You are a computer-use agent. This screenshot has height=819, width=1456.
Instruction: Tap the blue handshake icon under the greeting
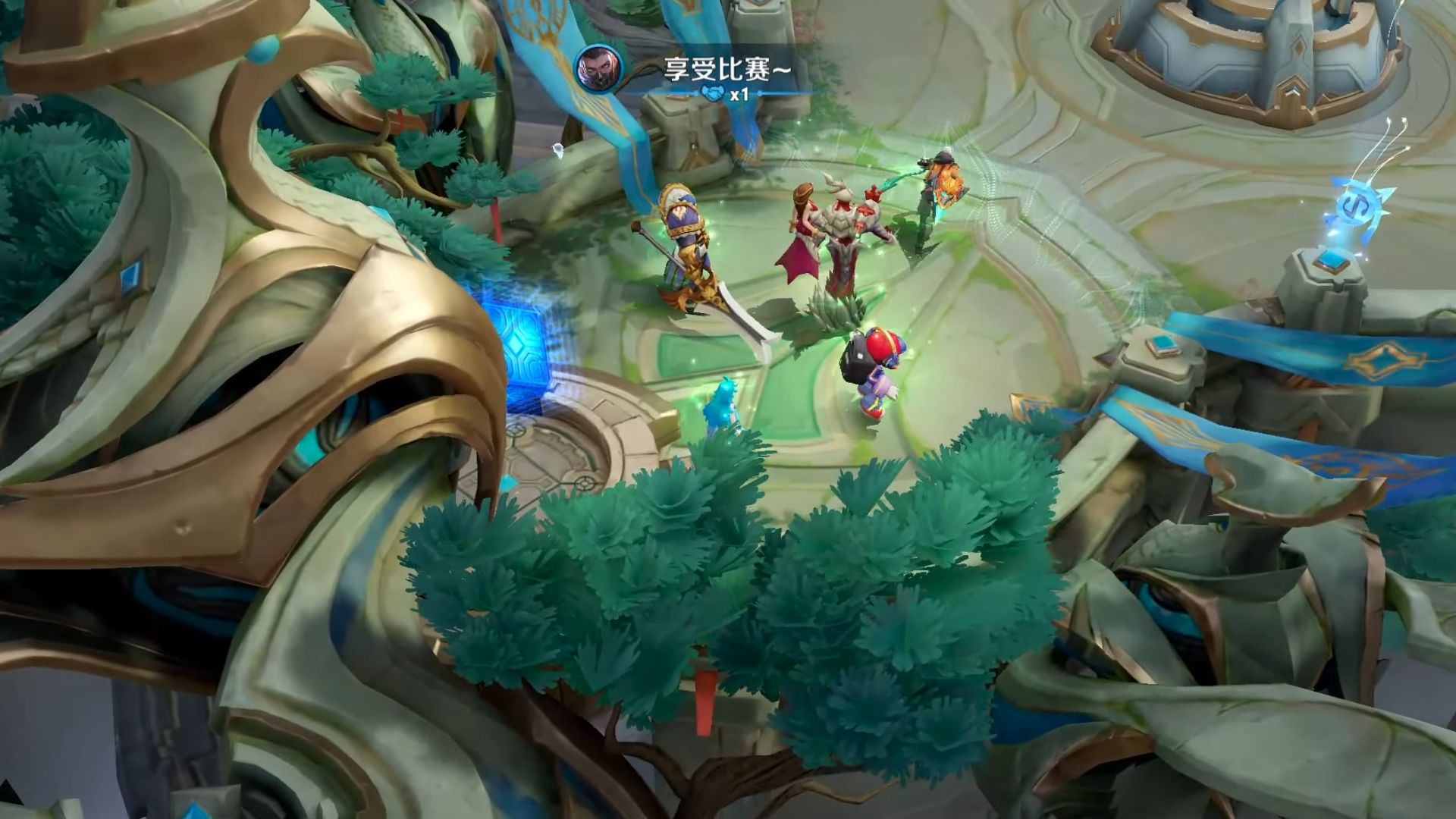pos(711,94)
